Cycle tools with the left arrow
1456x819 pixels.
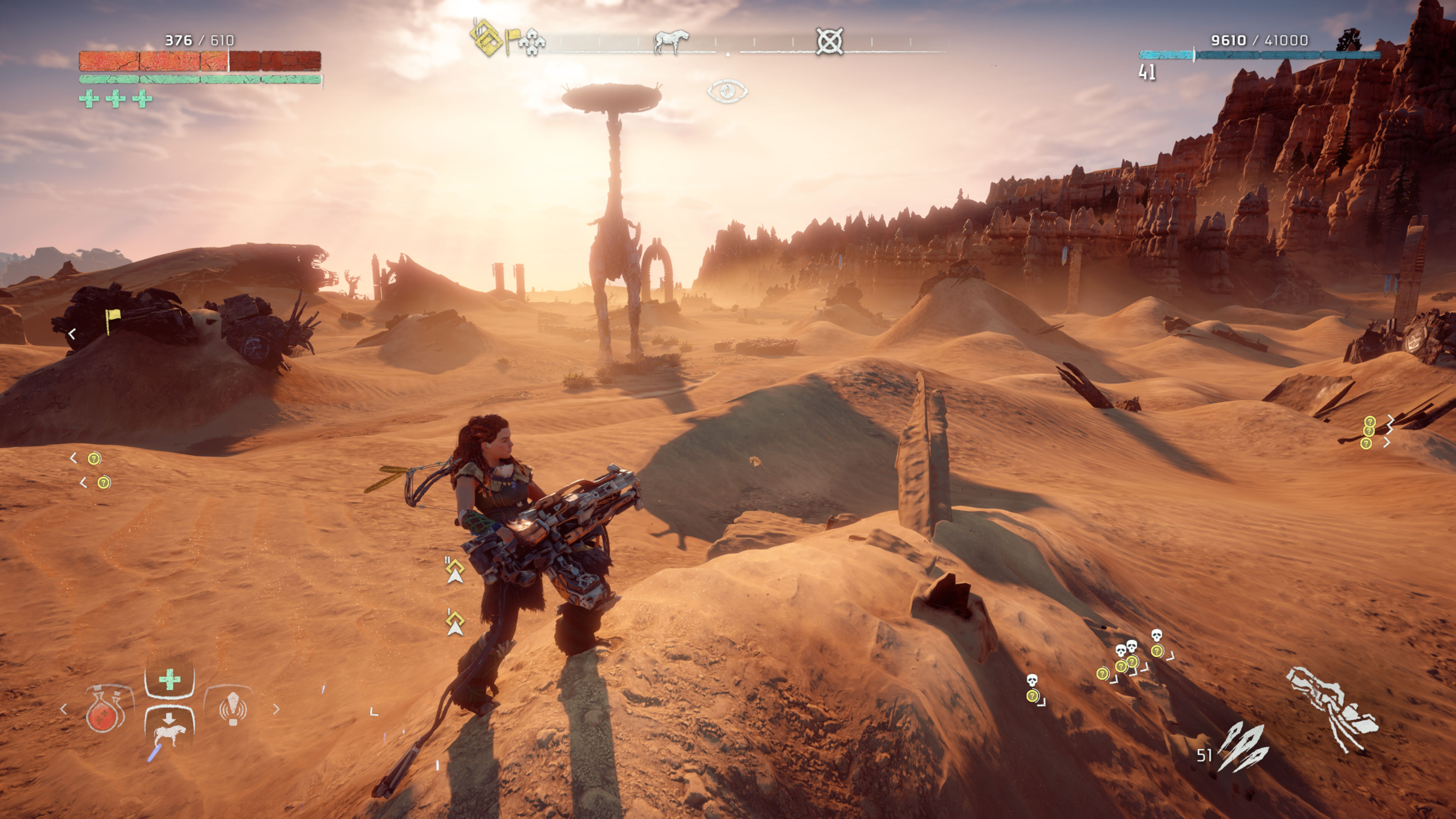coord(63,709)
